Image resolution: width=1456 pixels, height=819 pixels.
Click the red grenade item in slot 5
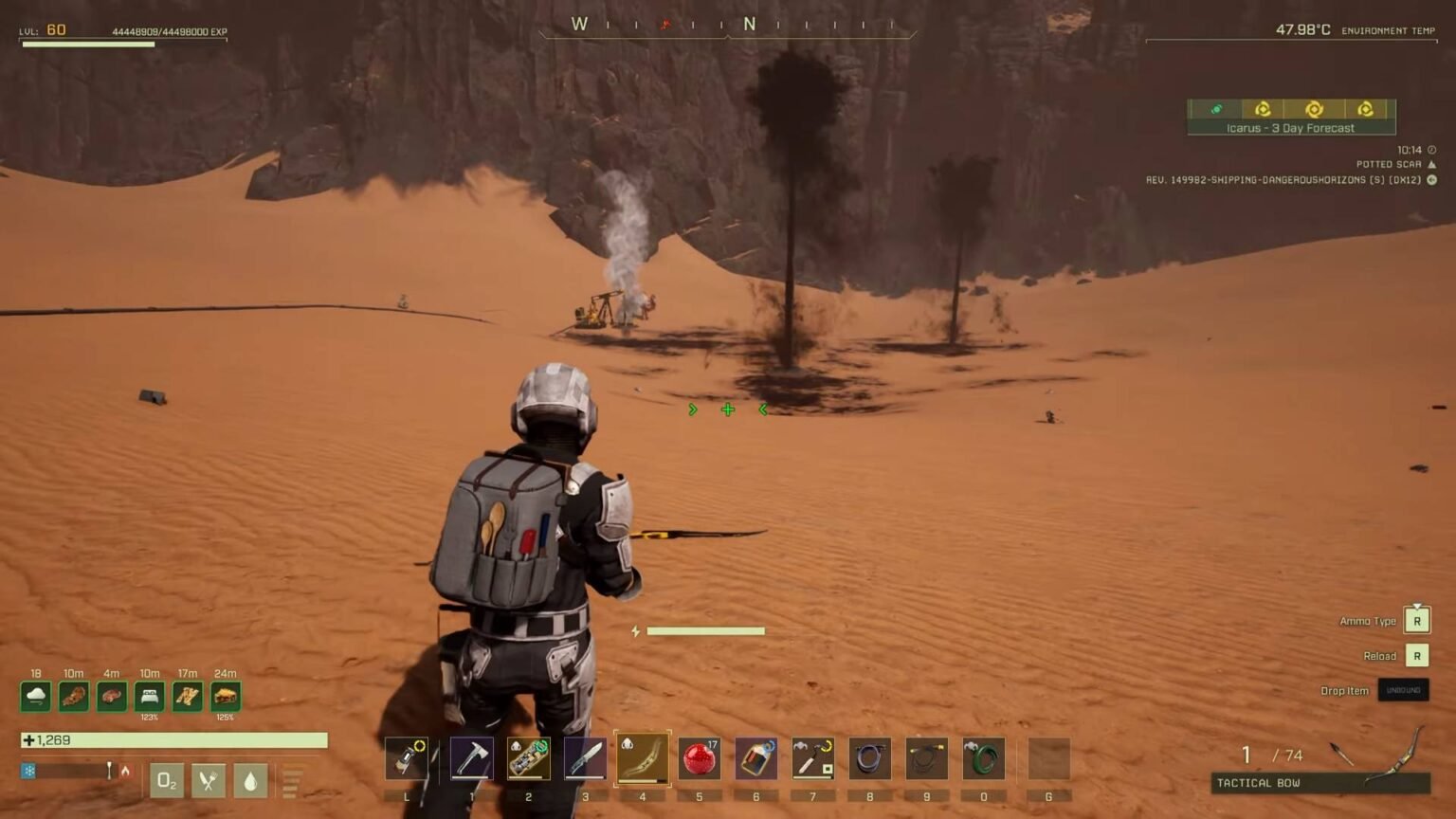699,757
